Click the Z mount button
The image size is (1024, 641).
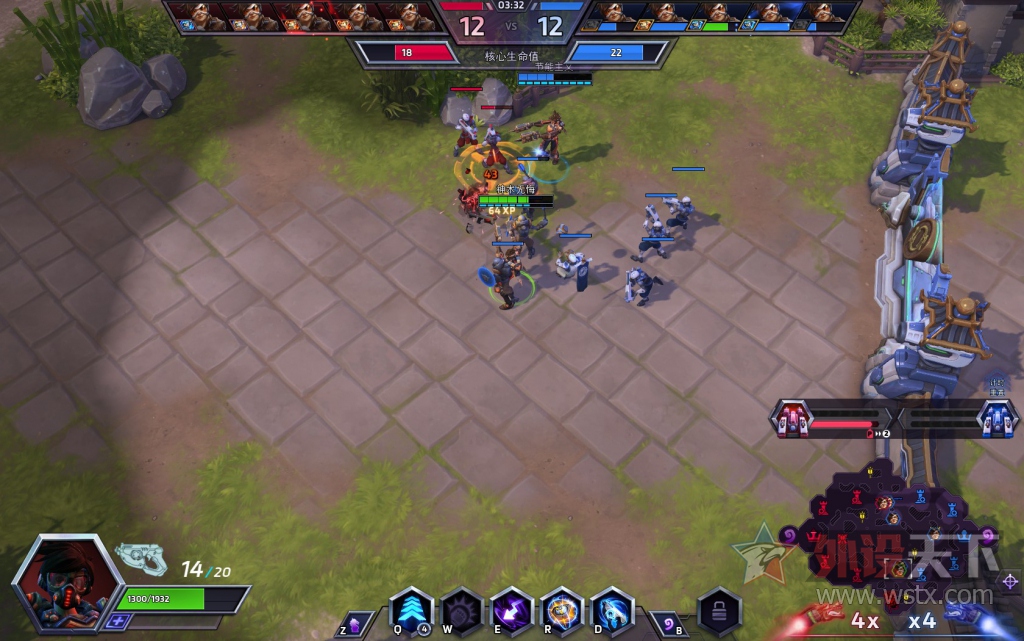[357, 623]
